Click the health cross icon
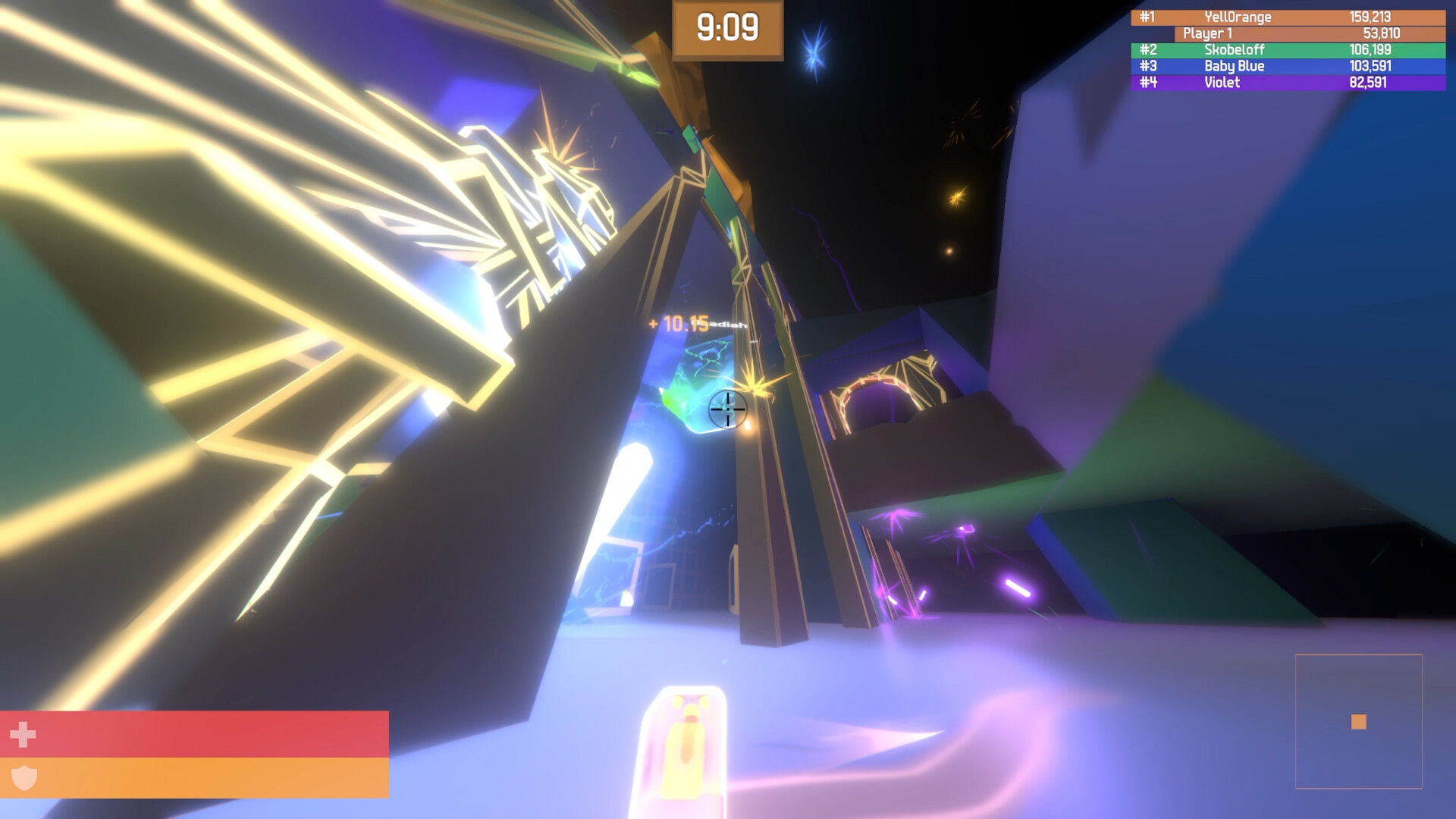 [23, 734]
